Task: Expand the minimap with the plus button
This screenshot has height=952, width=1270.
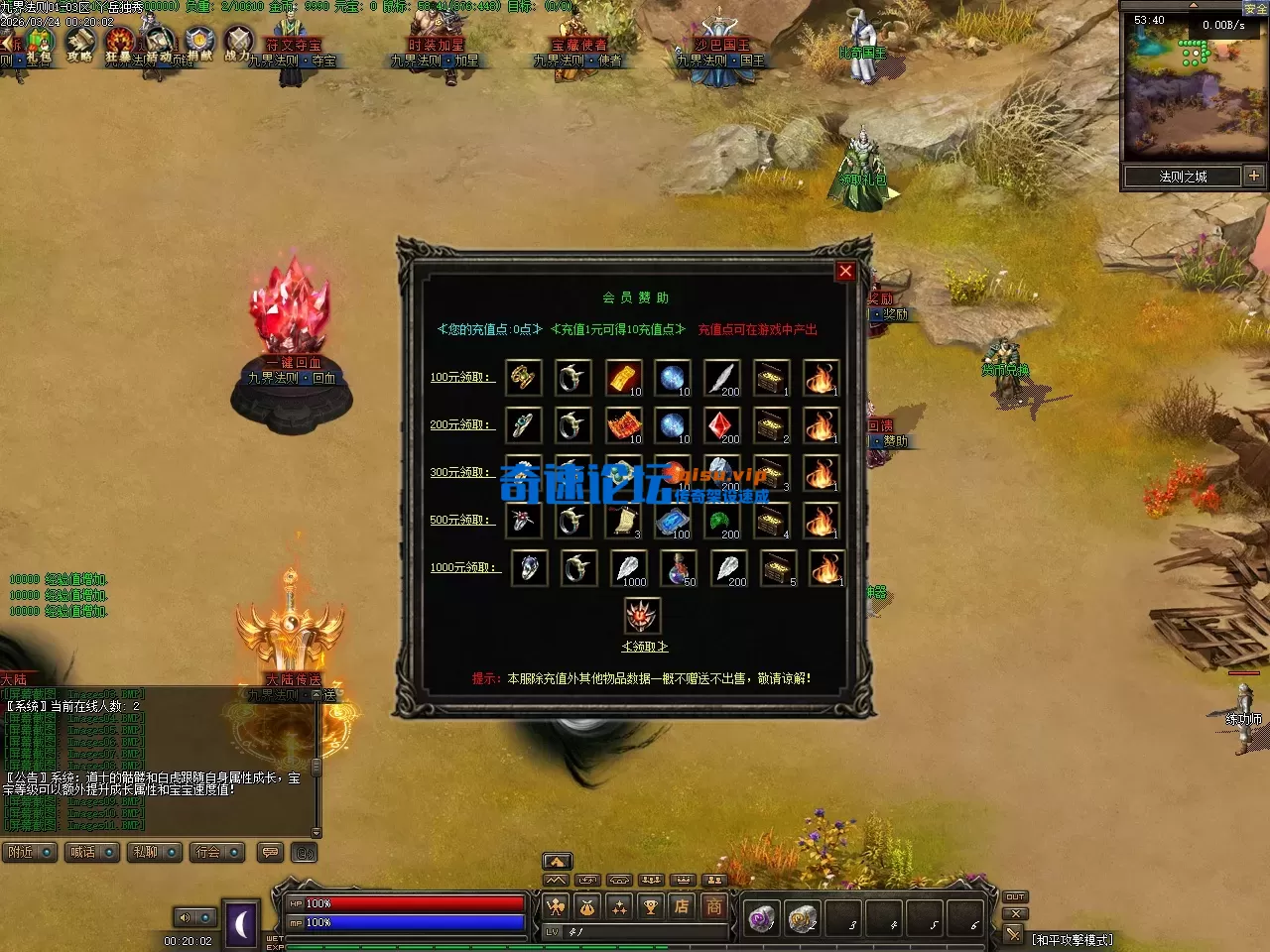Action: pos(1254,177)
